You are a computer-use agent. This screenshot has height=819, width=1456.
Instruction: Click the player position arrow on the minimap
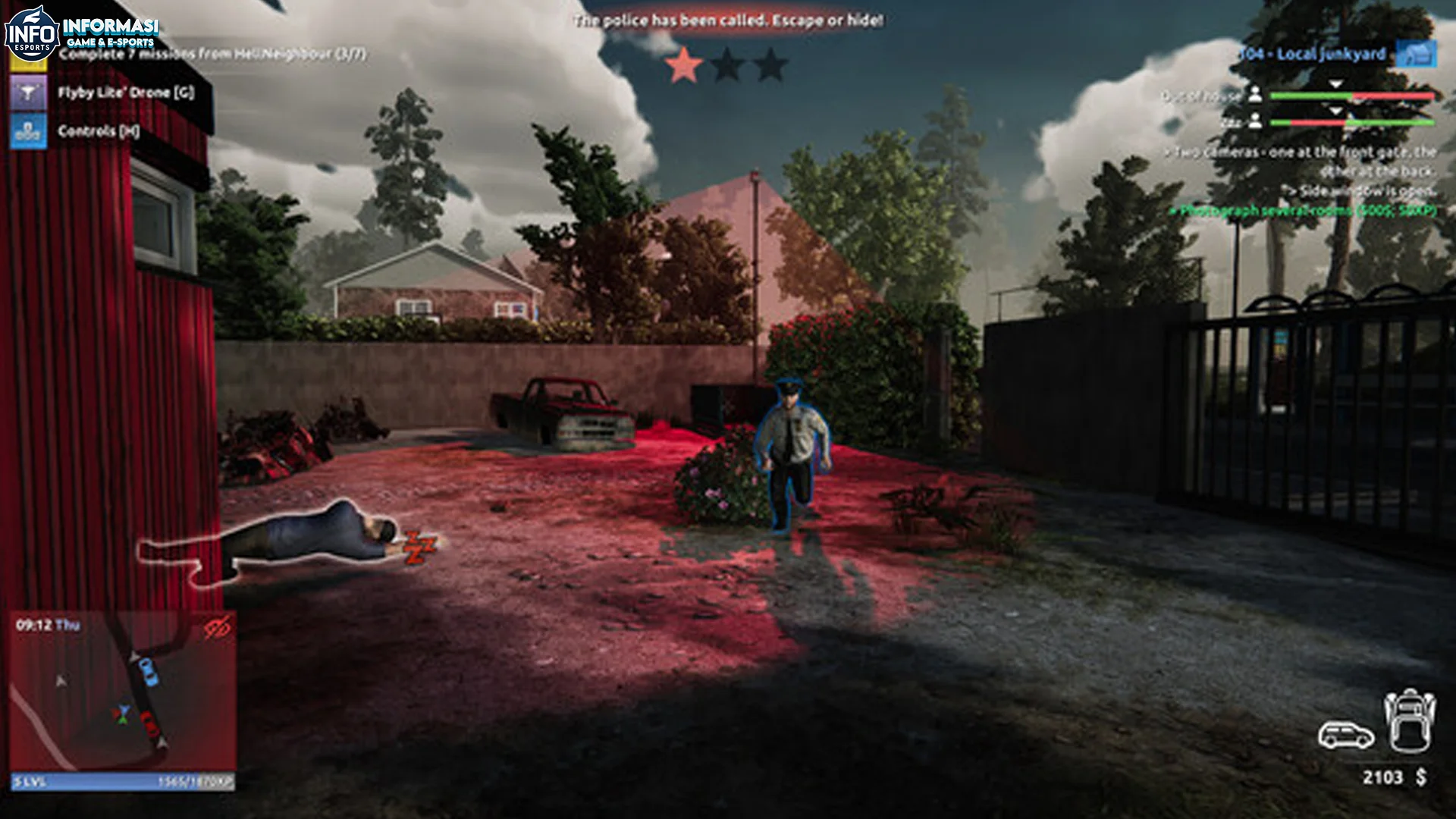(x=124, y=710)
